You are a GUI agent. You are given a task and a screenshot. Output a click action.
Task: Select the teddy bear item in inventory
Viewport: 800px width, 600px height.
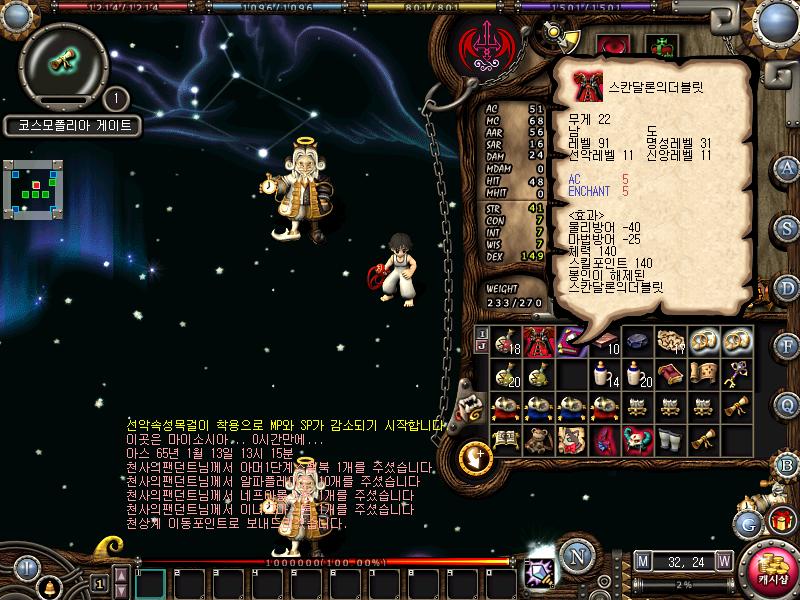[x=539, y=440]
